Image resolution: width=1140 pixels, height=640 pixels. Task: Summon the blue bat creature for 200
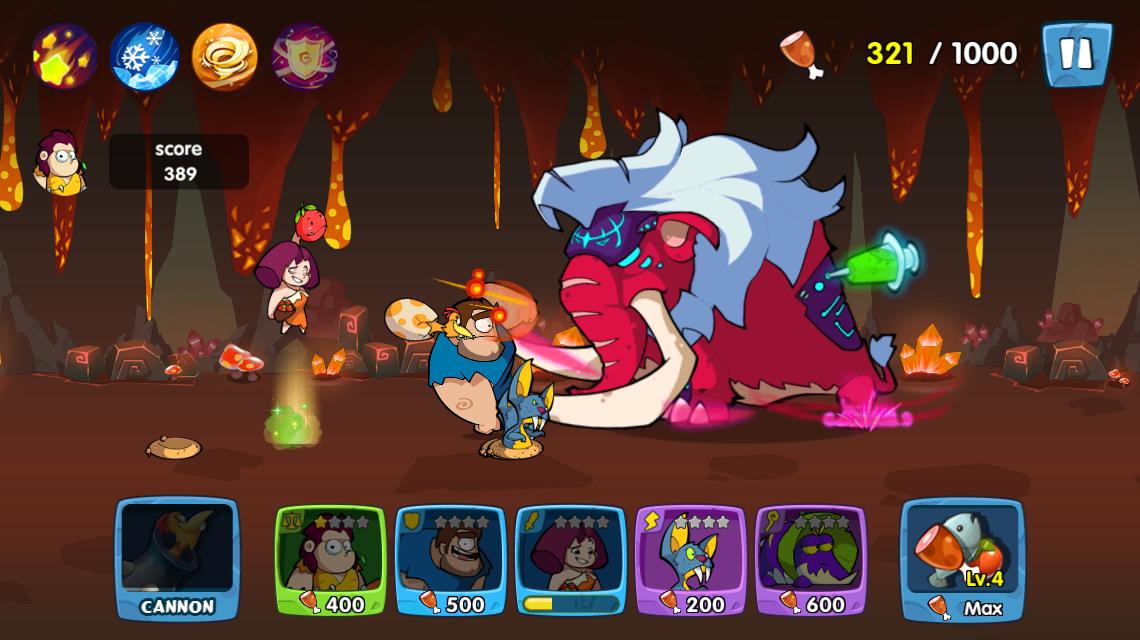tap(691, 560)
